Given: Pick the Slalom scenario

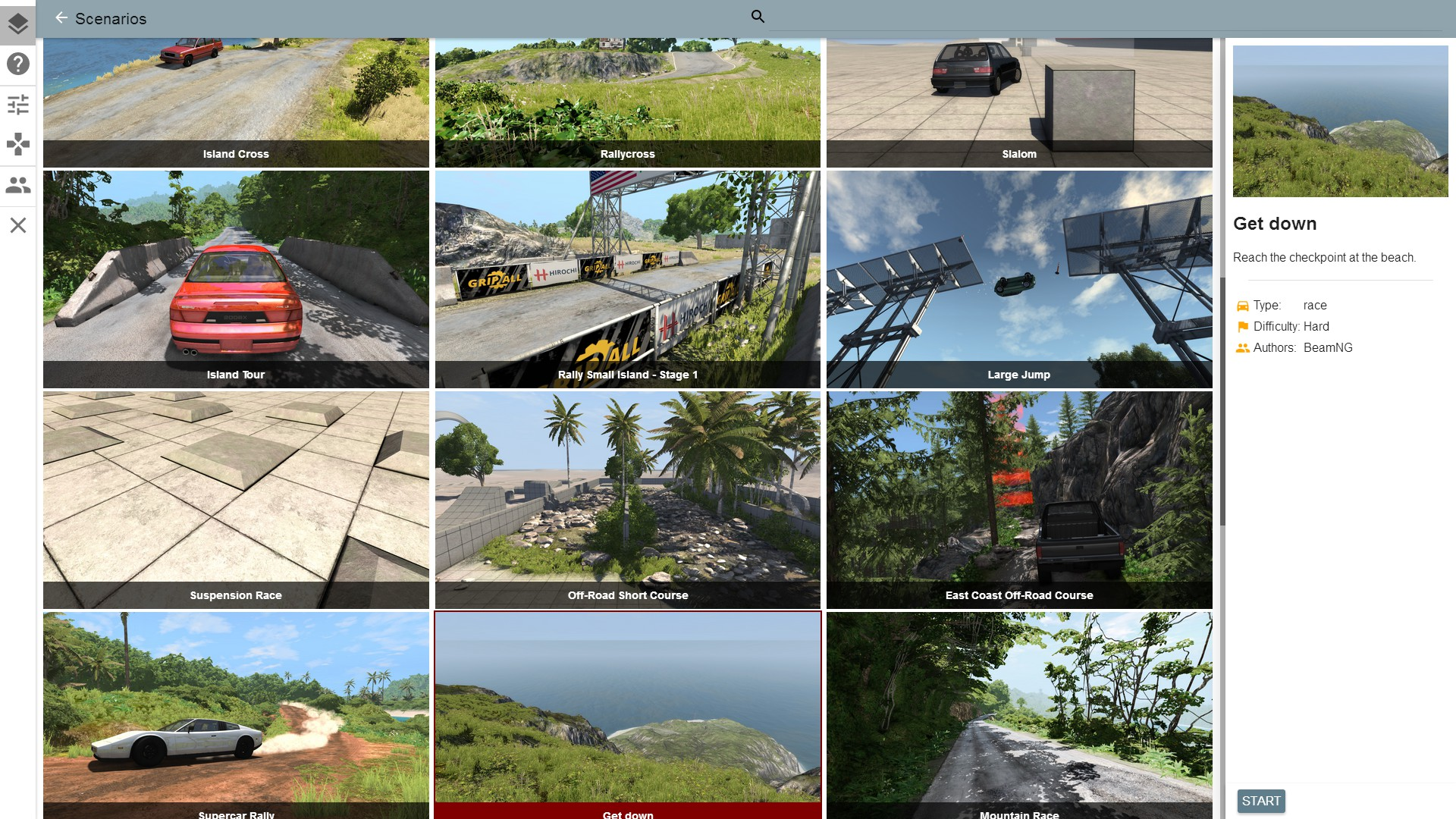Looking at the screenshot, I should (1018, 102).
